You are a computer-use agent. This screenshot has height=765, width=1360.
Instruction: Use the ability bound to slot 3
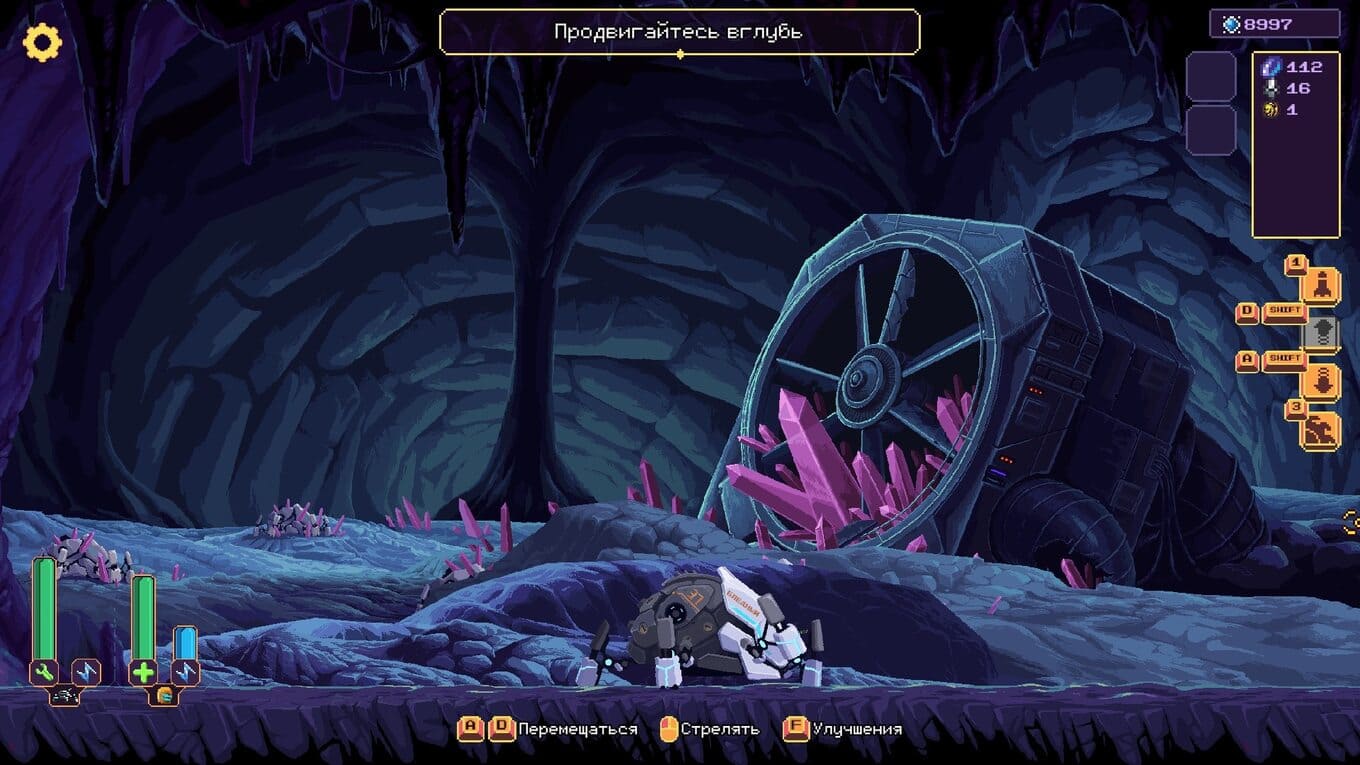(1322, 429)
